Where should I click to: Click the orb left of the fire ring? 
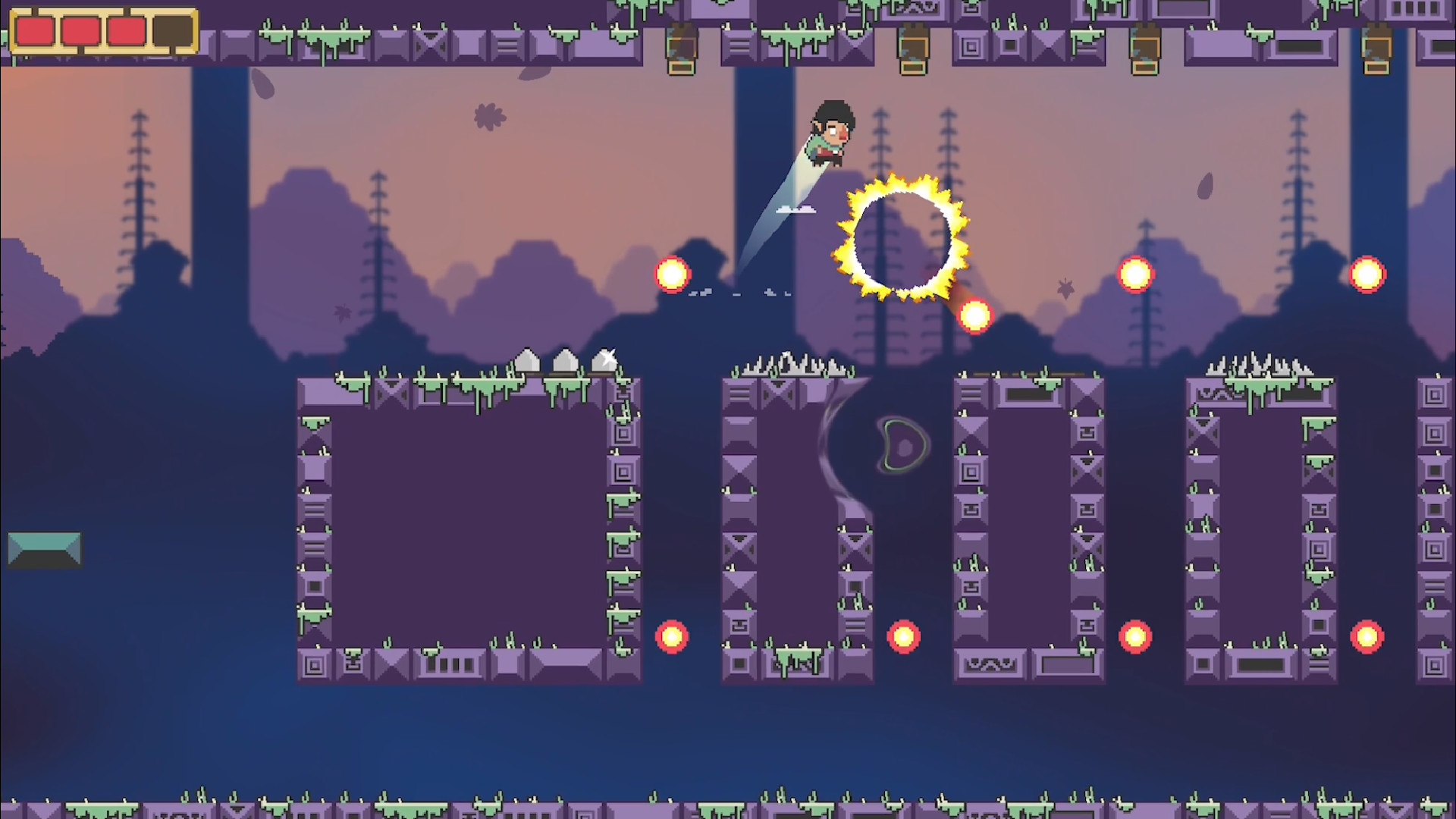[672, 273]
